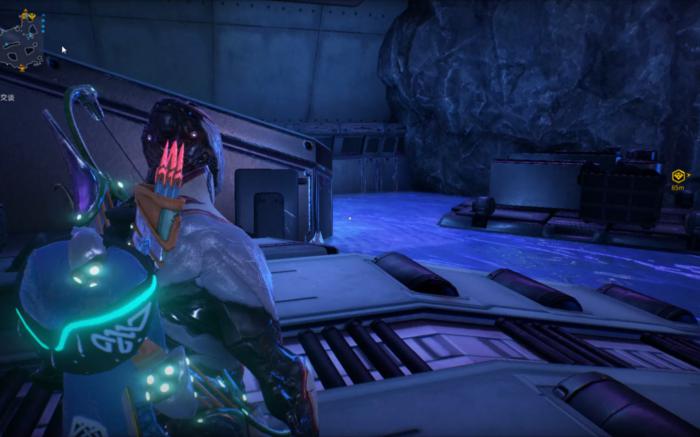Viewport: 700px width, 437px height.
Task: Select the yellow hexagon objective waypoint marker
Action: tap(678, 176)
